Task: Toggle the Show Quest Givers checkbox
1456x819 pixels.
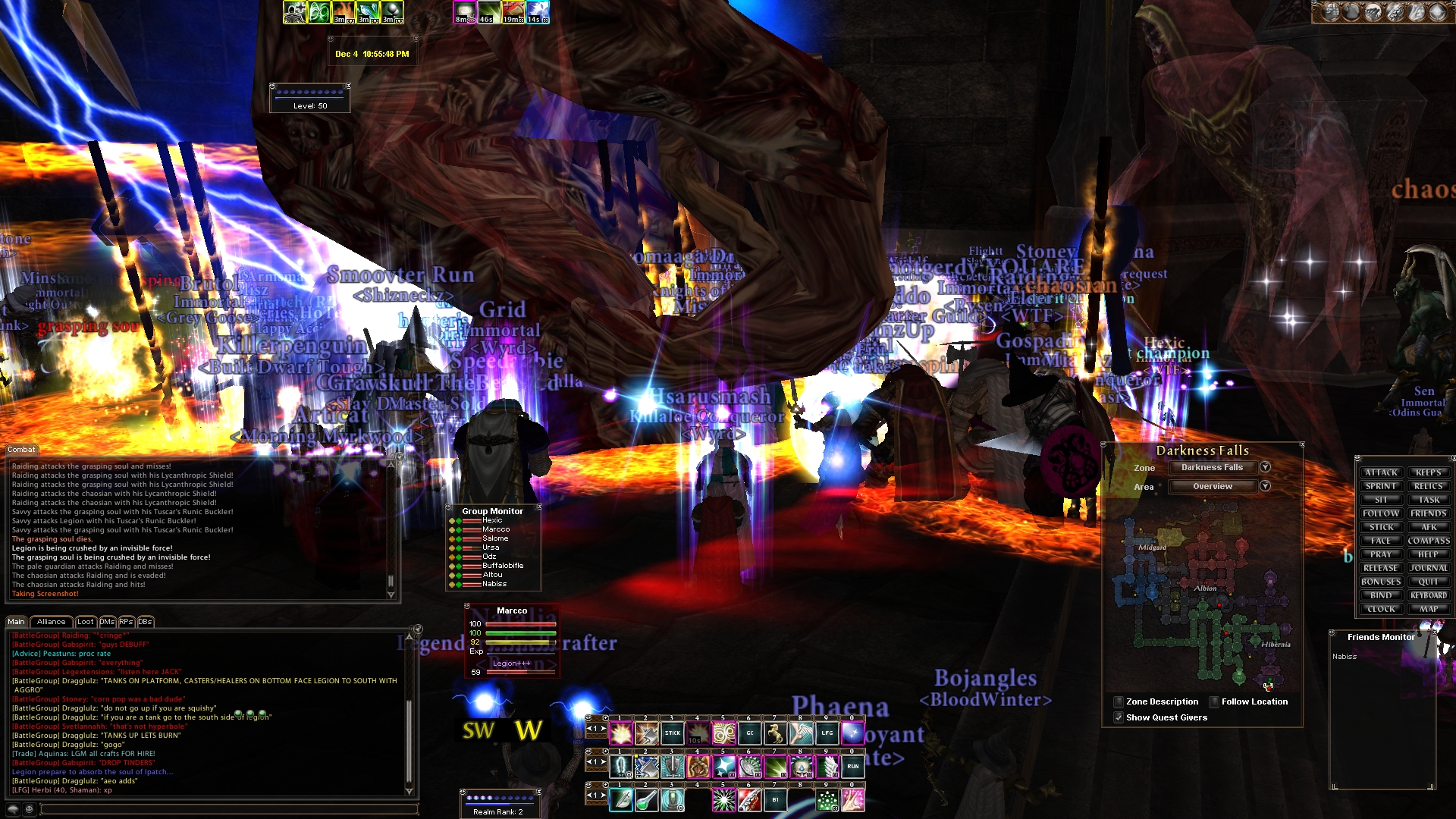Action: click(x=1119, y=717)
